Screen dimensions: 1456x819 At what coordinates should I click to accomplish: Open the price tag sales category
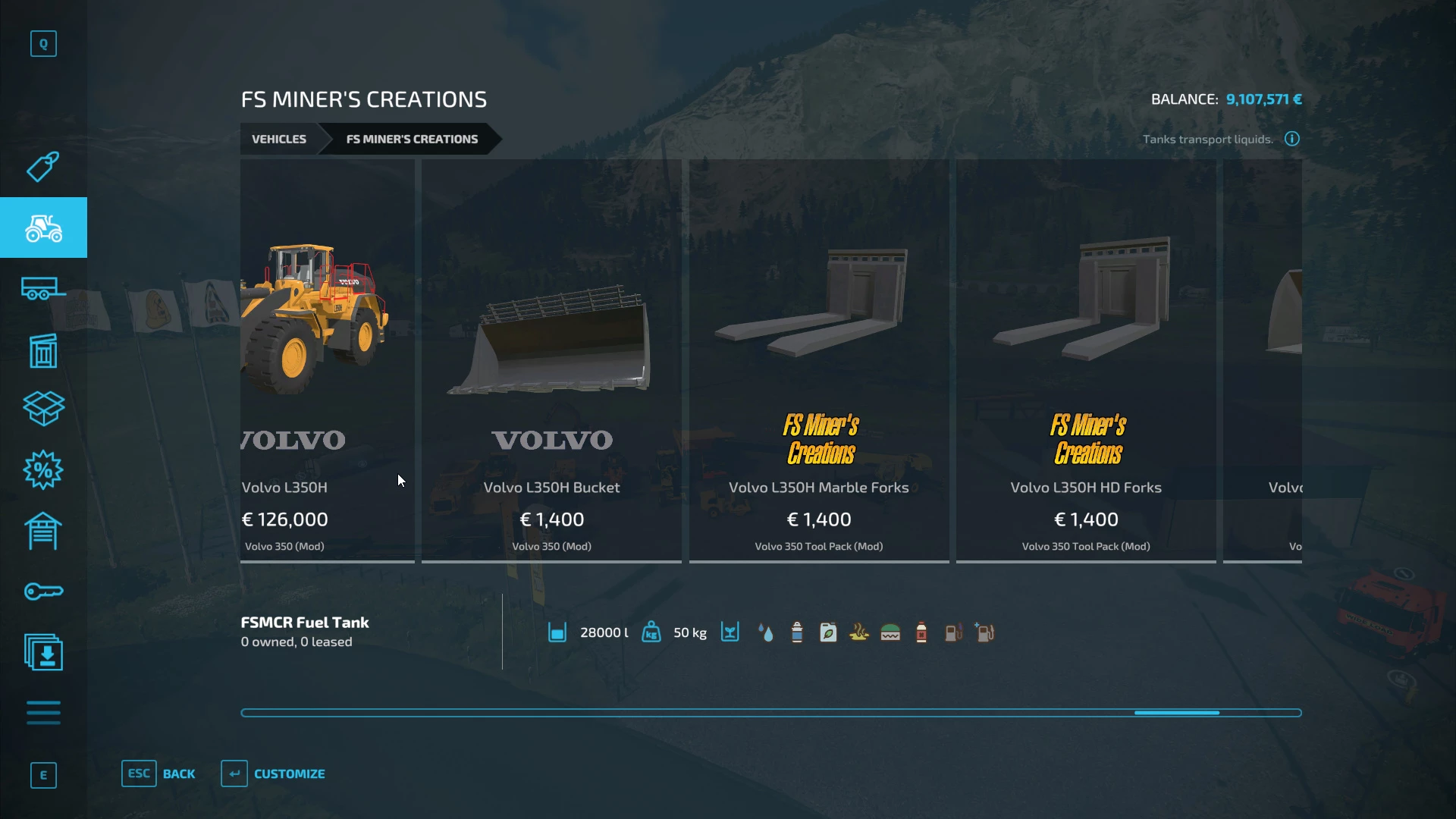pyautogui.click(x=43, y=167)
